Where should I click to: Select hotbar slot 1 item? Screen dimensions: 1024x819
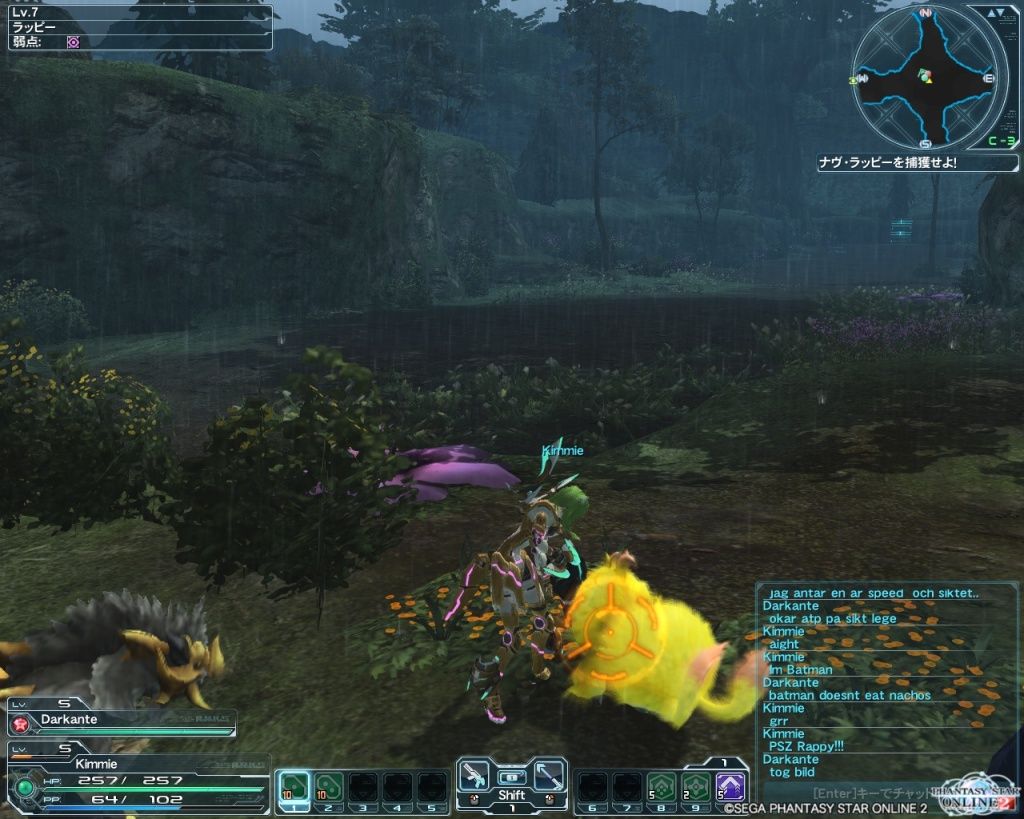pos(292,787)
